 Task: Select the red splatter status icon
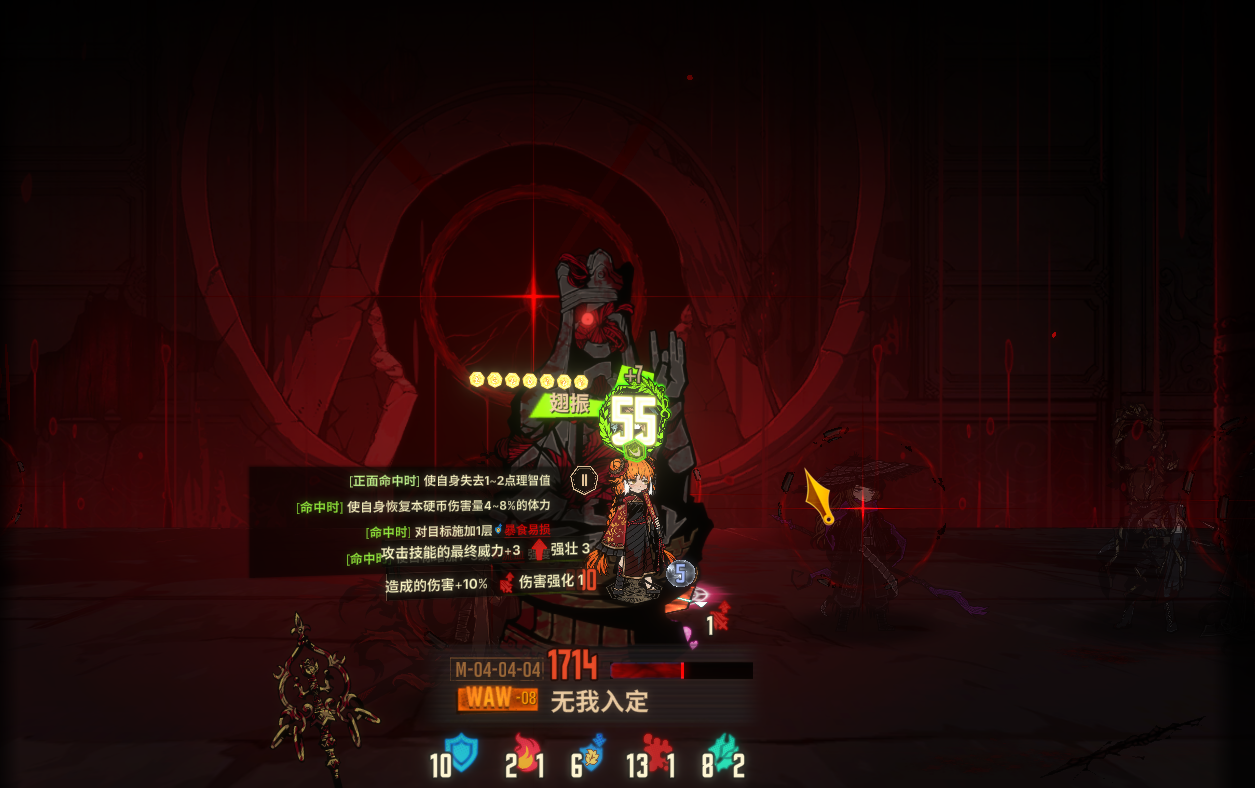[x=657, y=752]
